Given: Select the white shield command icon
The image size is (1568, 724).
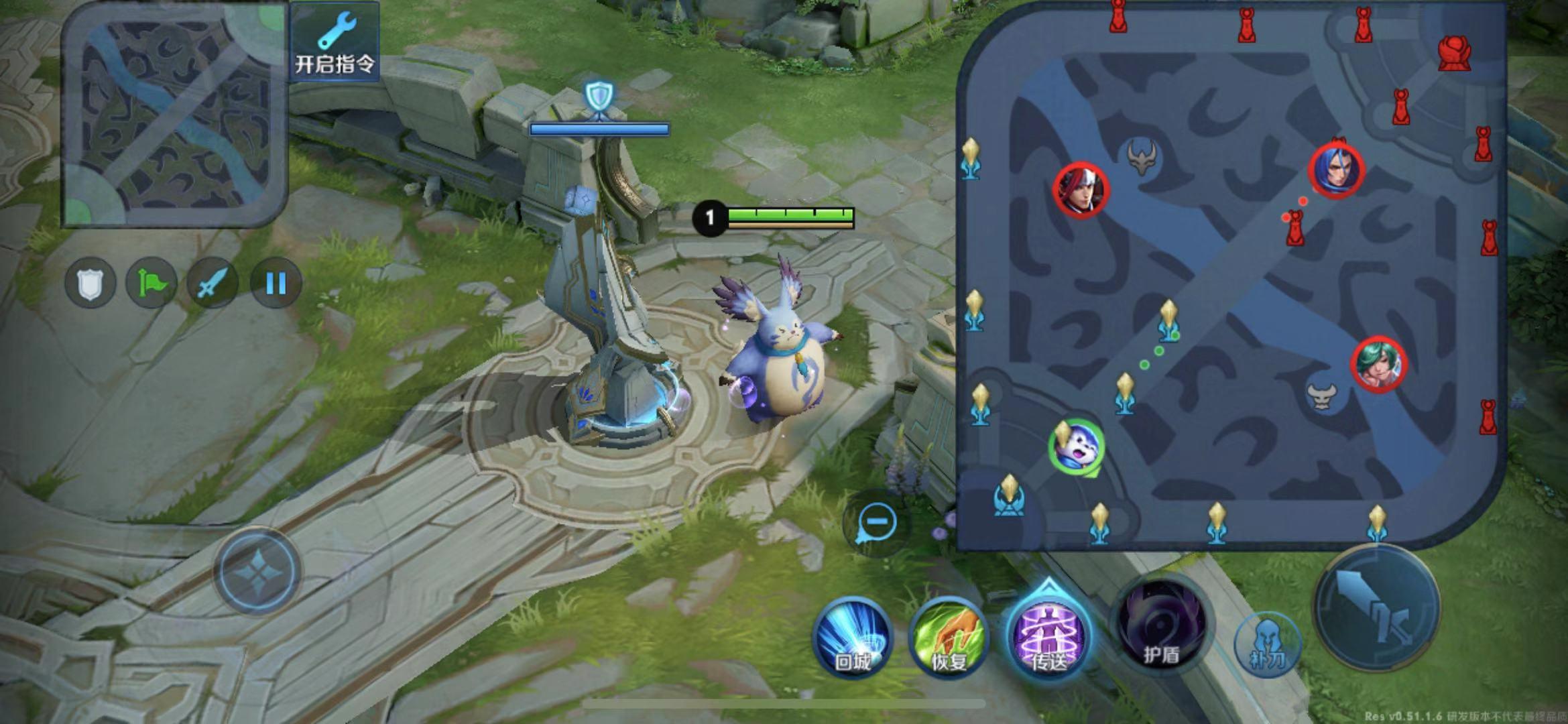Looking at the screenshot, I should pyautogui.click(x=90, y=283).
